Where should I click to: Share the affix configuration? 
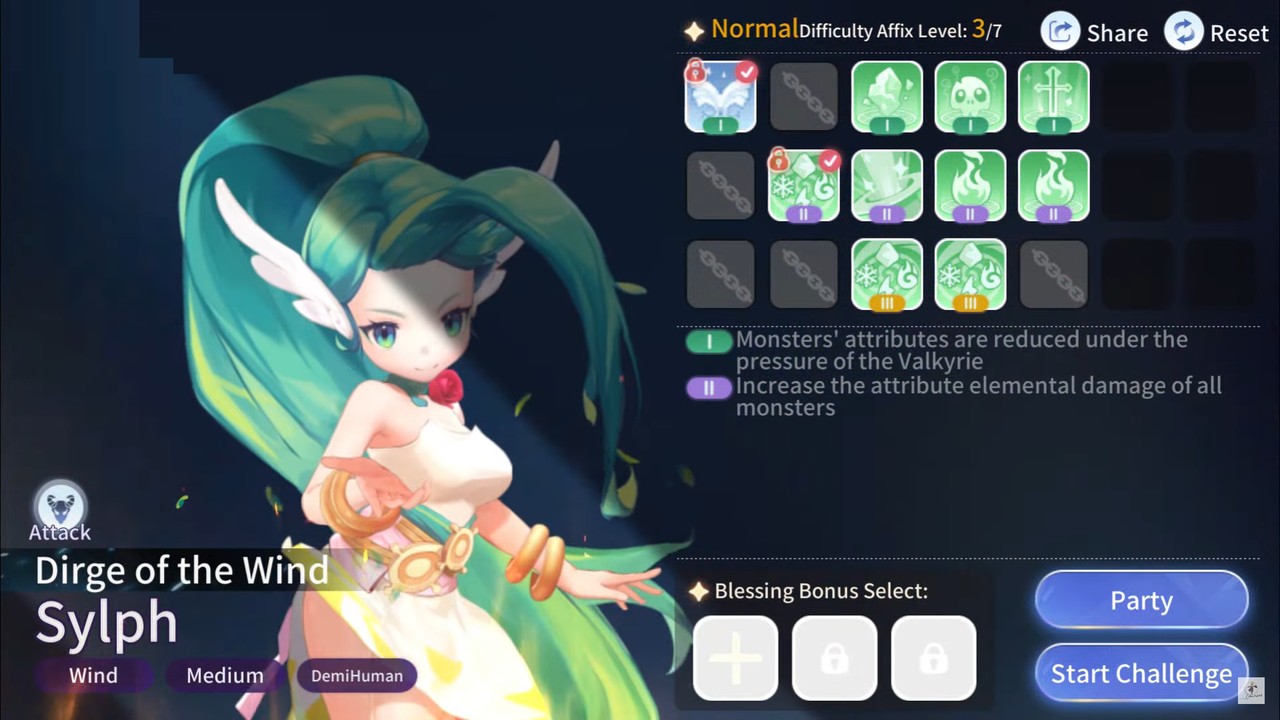tap(1094, 32)
